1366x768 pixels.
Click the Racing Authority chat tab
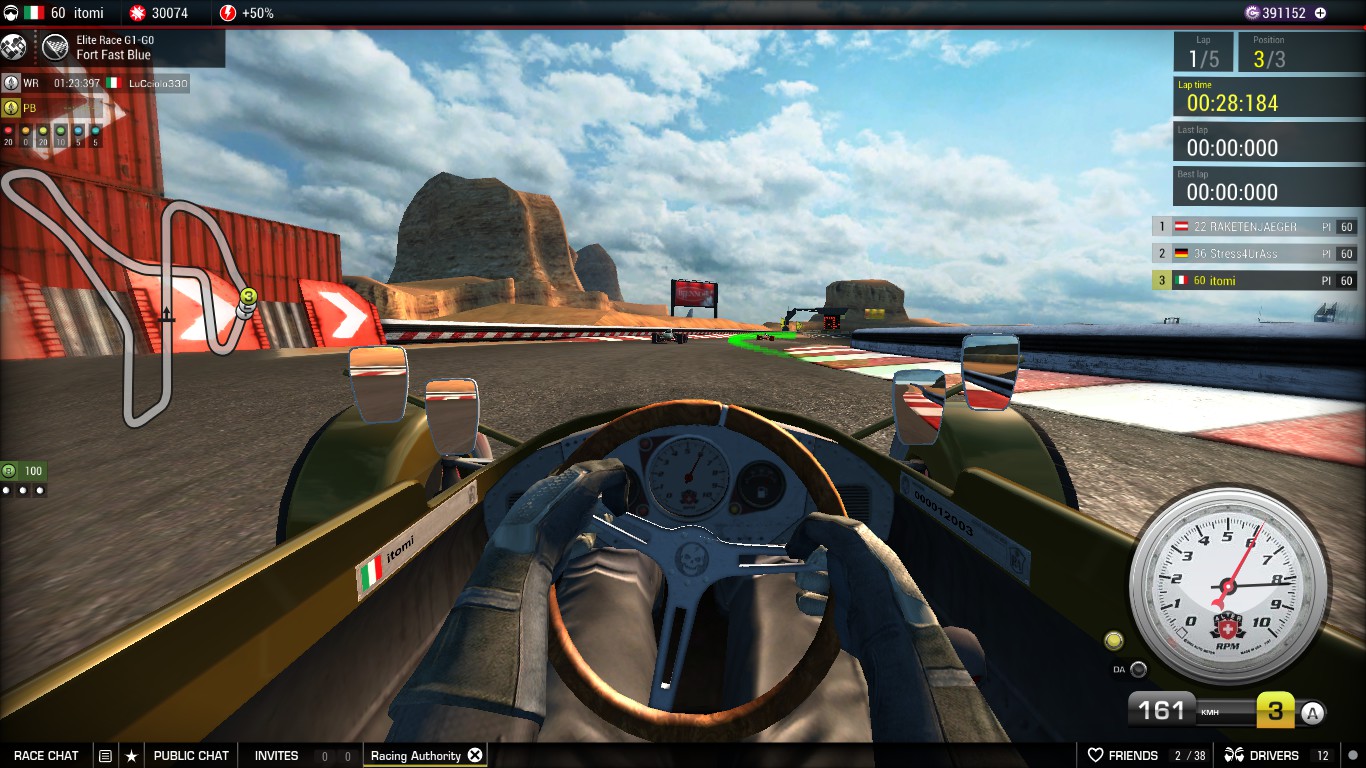pos(415,755)
